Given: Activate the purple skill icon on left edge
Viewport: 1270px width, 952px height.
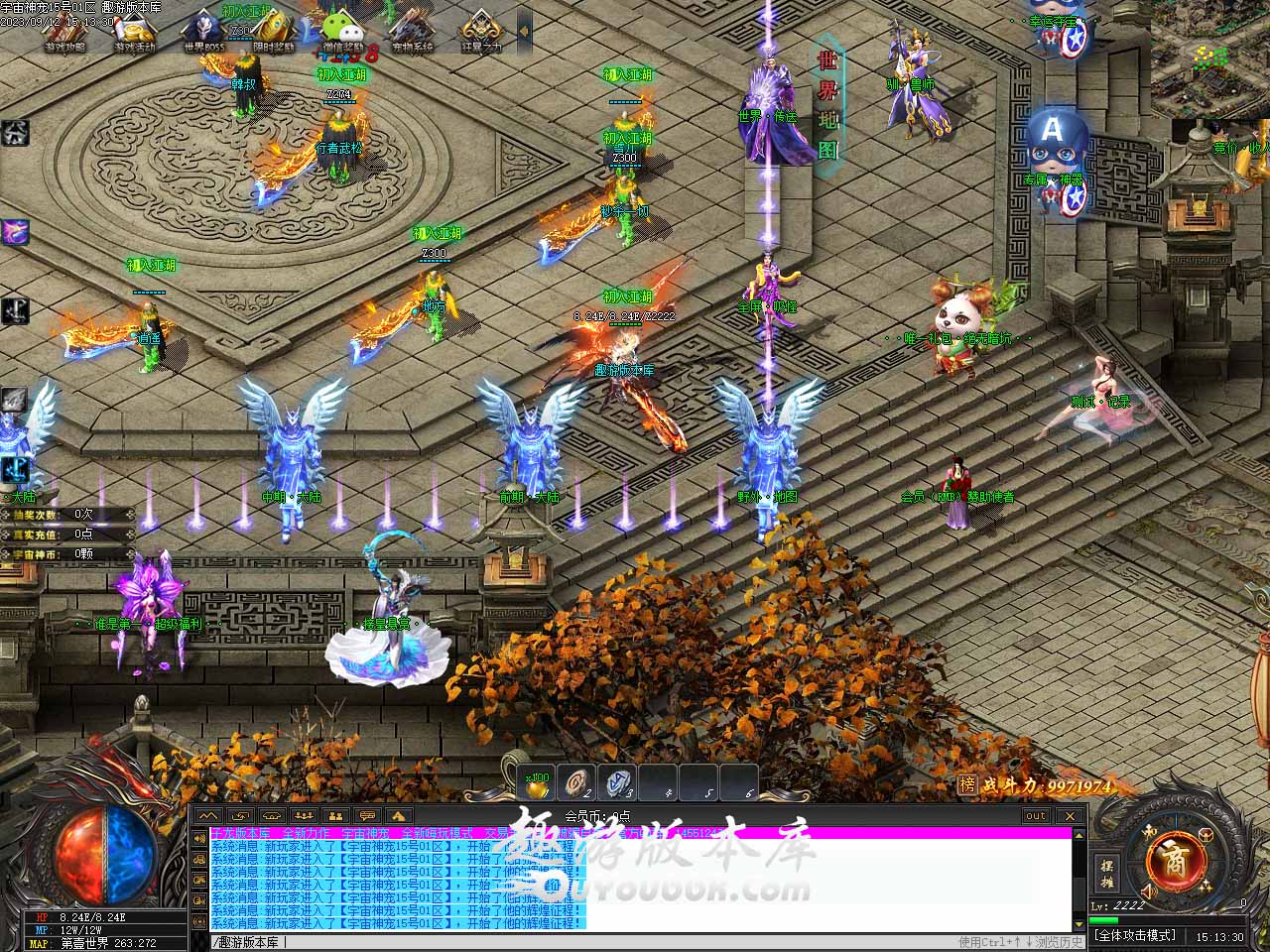Looking at the screenshot, I should pos(14,232).
